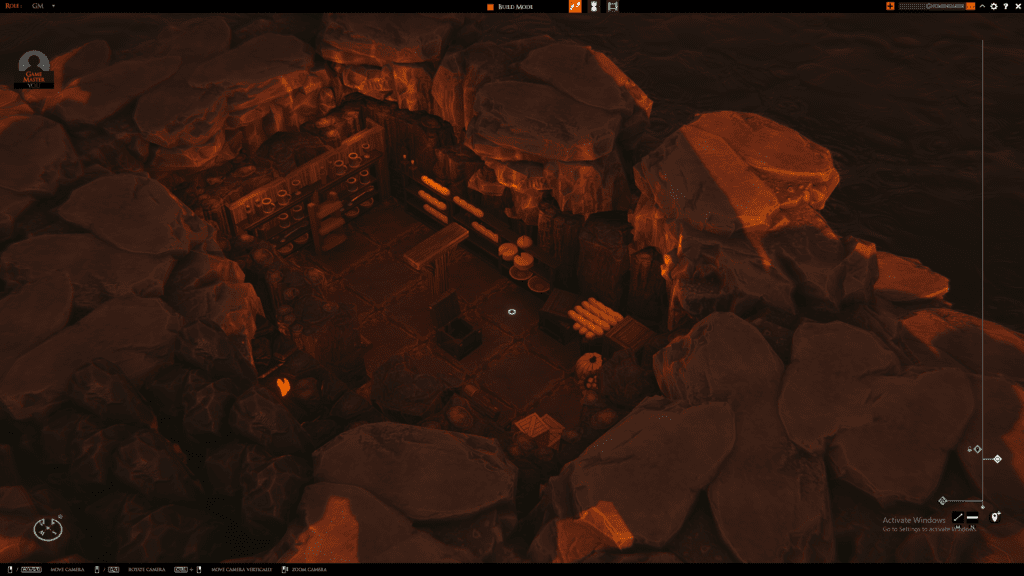Click the diamond handle on the height slider
Screen dimensions: 1024x576
pos(997,460)
